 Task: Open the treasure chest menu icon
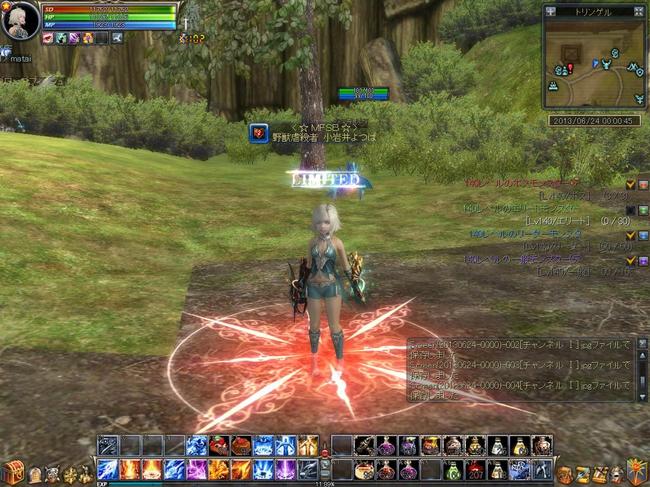click(x=13, y=473)
